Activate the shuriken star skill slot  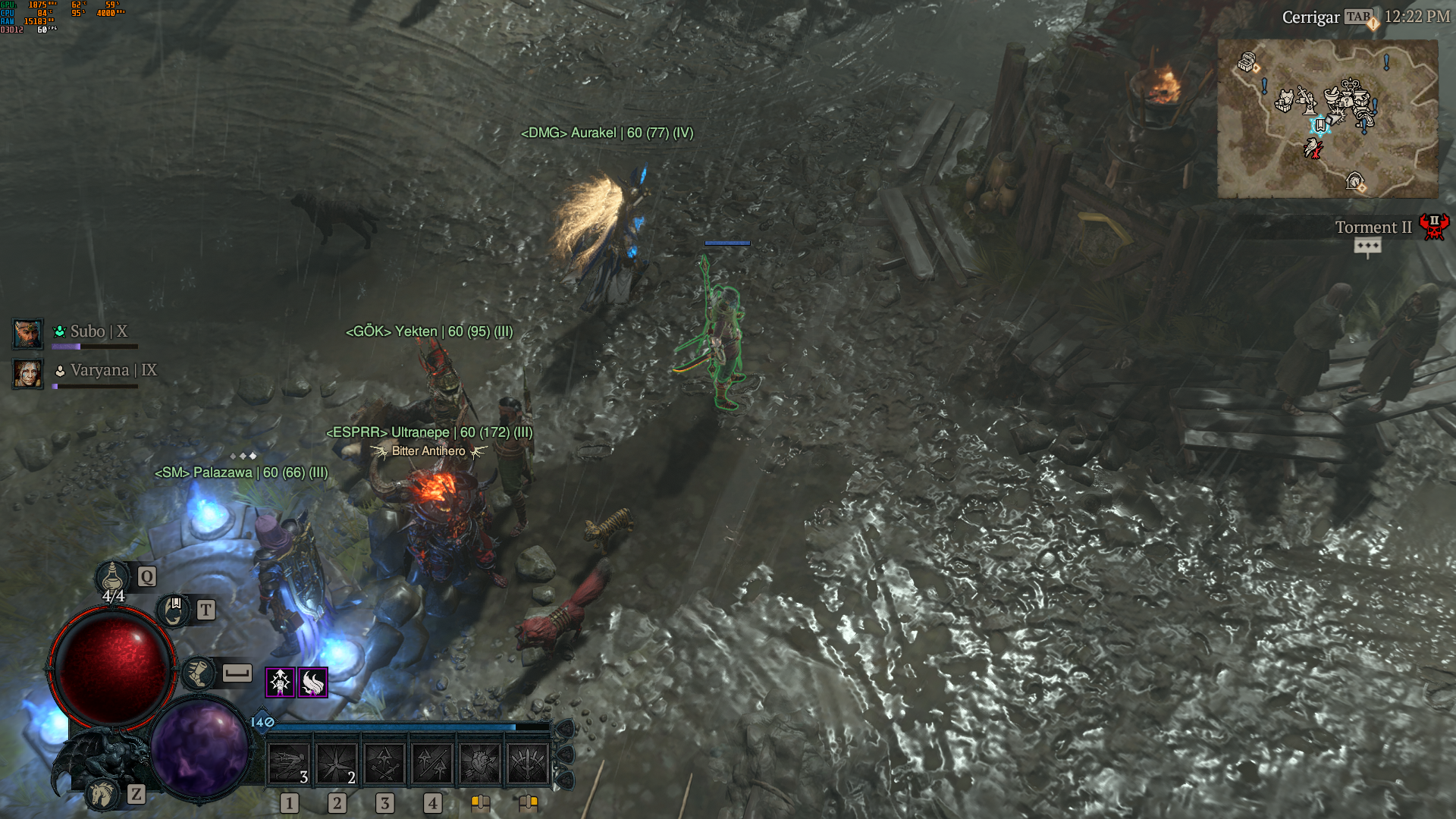pyautogui.click(x=337, y=762)
